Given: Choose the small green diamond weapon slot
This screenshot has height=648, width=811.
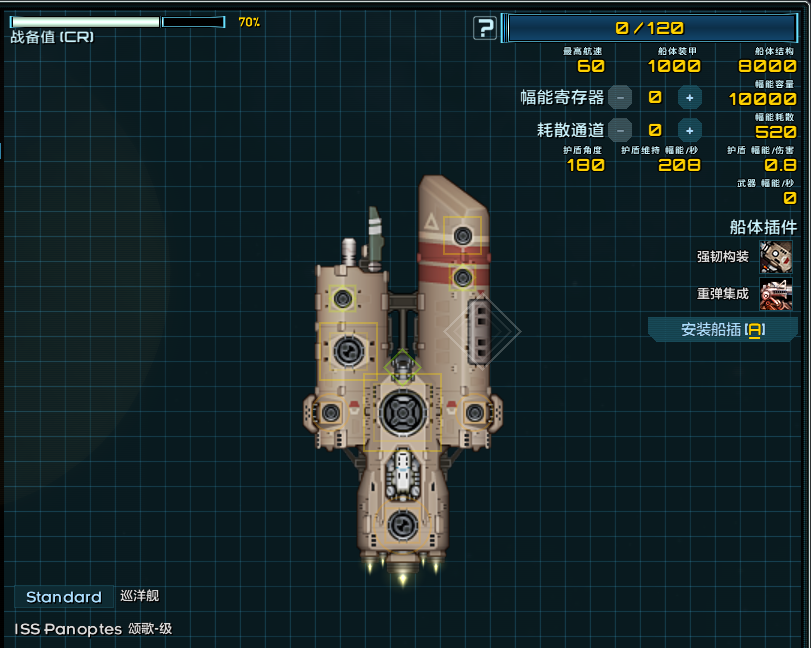Looking at the screenshot, I should 402,365.
